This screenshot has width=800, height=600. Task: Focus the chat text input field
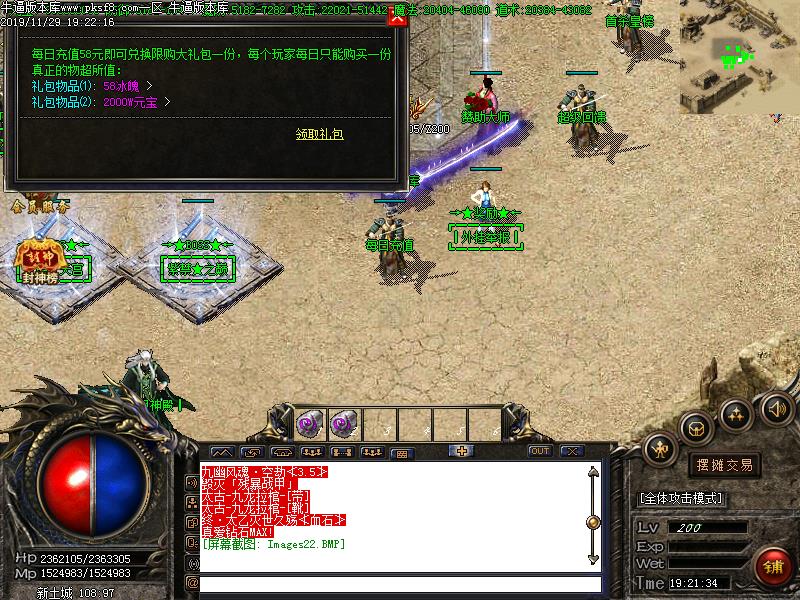pos(400,583)
